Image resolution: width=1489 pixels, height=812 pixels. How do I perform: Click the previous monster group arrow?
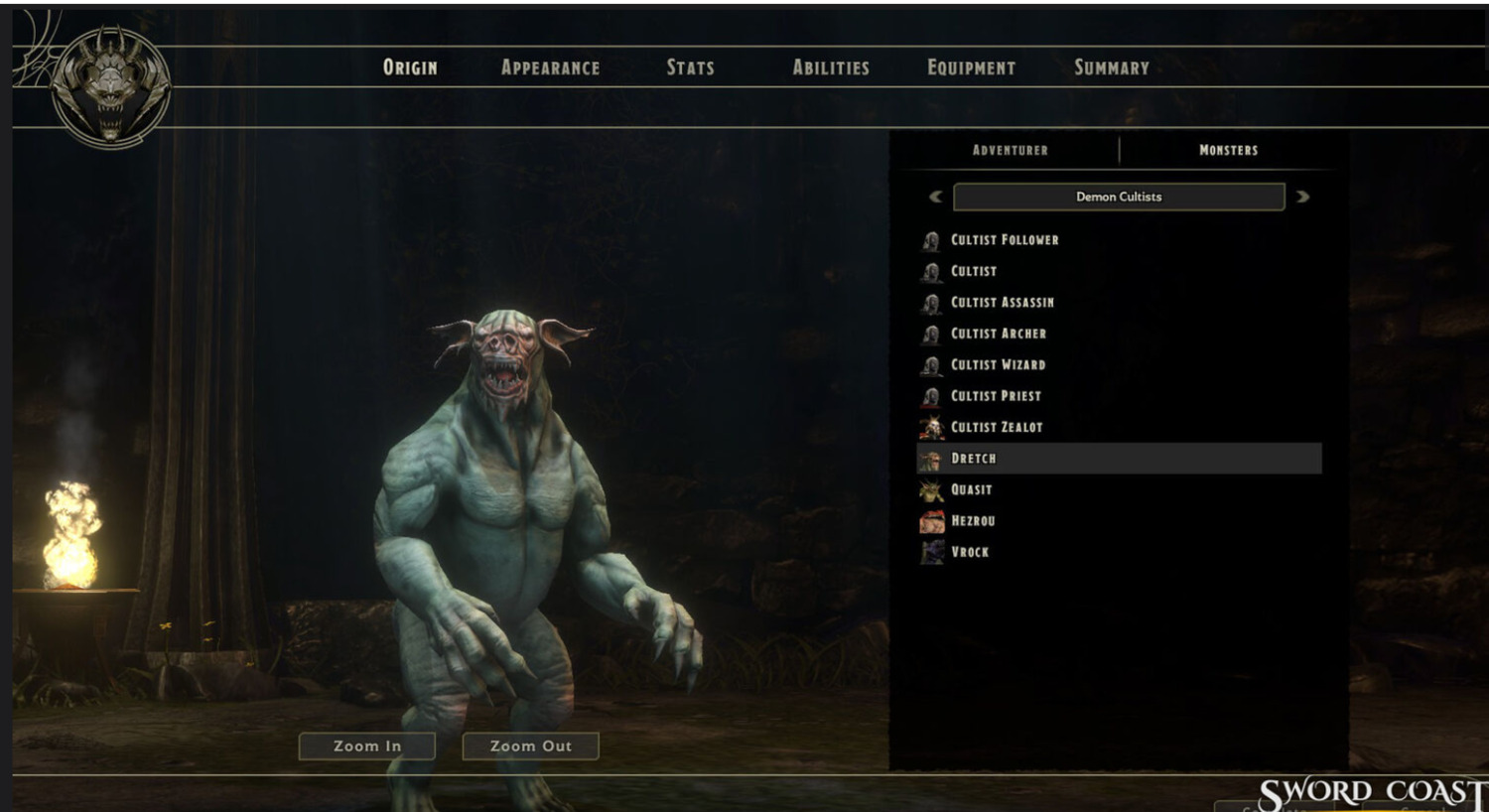tap(935, 197)
